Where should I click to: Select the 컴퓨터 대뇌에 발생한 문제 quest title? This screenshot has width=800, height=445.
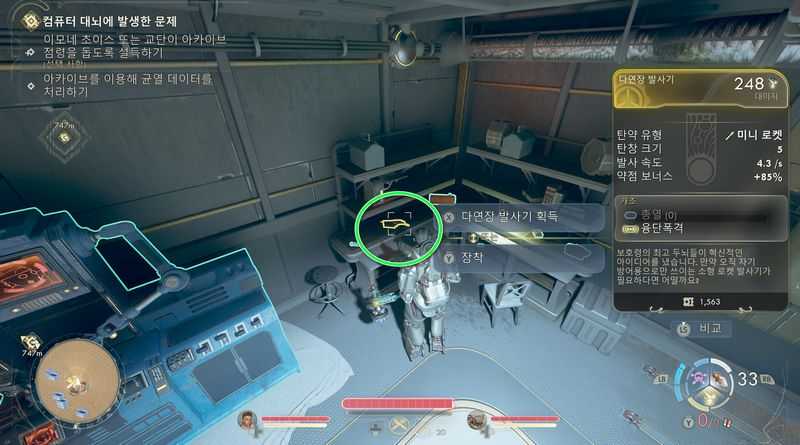coord(110,20)
